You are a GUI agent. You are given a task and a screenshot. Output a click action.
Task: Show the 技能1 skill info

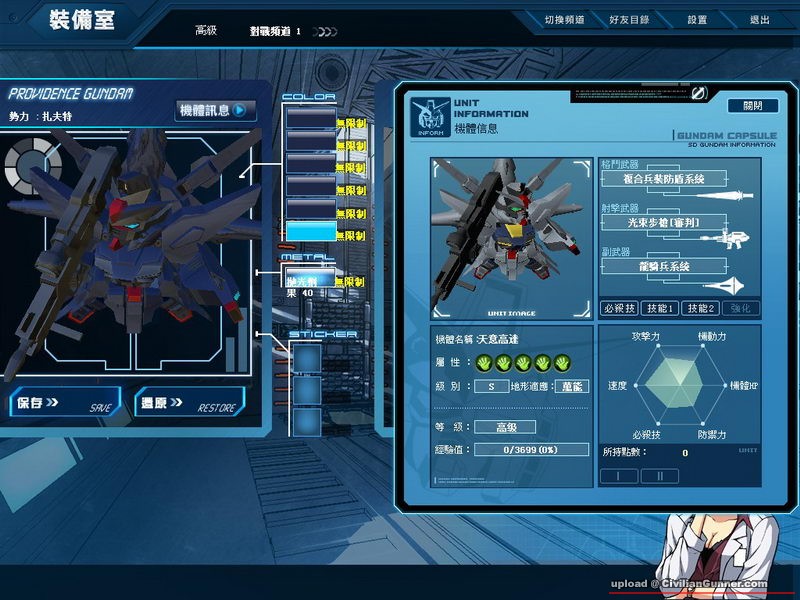tap(659, 309)
